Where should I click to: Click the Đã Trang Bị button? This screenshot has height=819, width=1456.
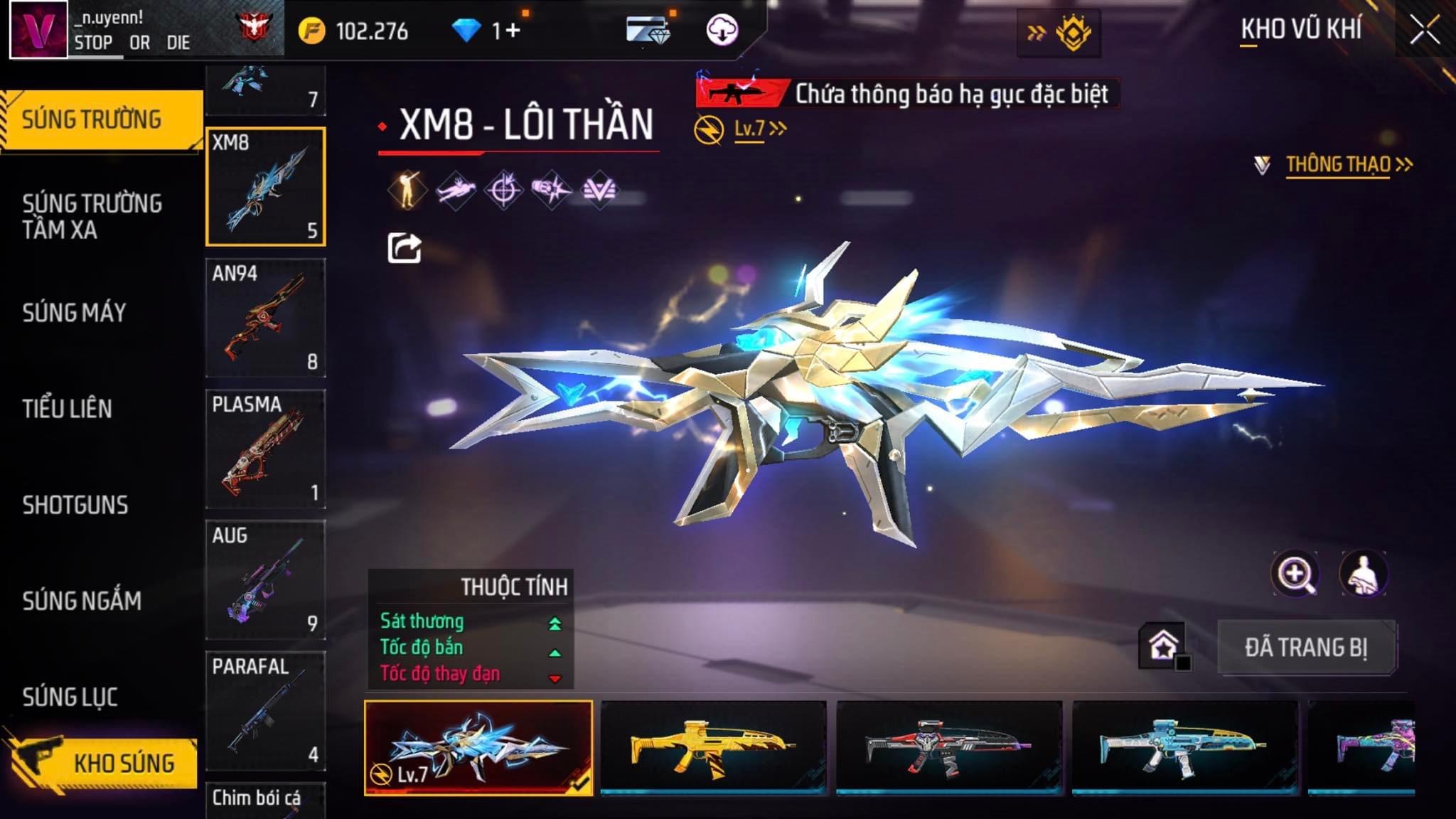(x=1306, y=648)
